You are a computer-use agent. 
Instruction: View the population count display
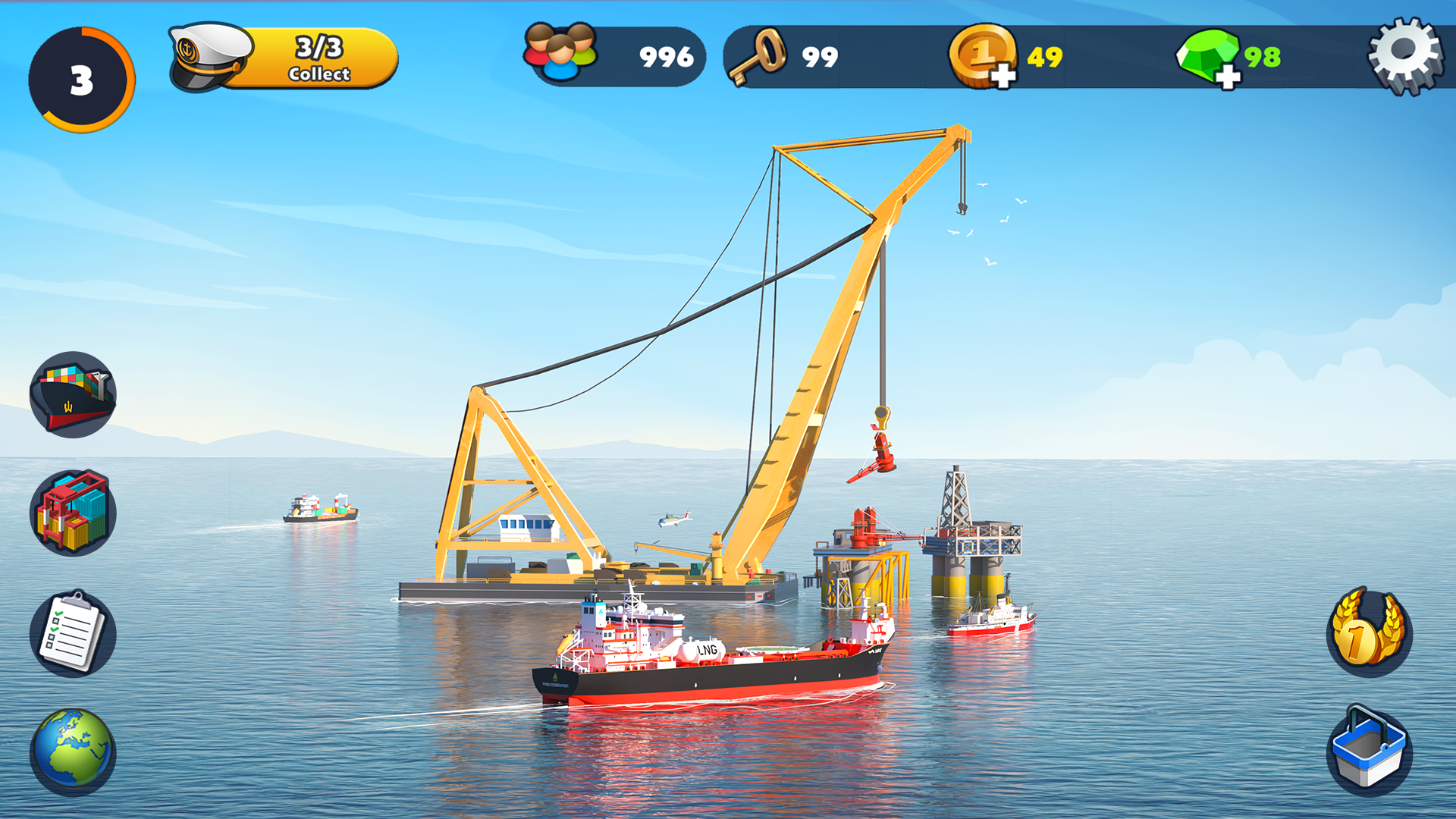tap(614, 55)
